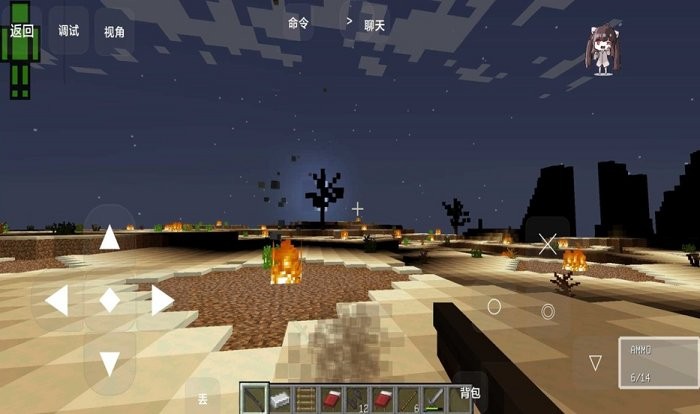Viewport: 700px width, 414px height.
Task: Tap the X action button
Action: [x=547, y=242]
